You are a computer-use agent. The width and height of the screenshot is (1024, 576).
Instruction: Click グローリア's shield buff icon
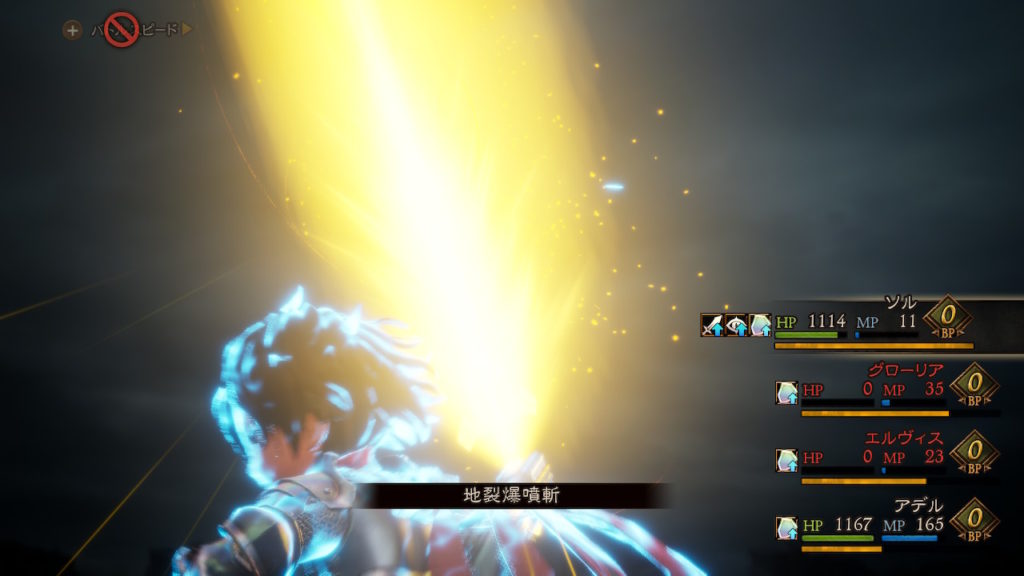point(786,393)
